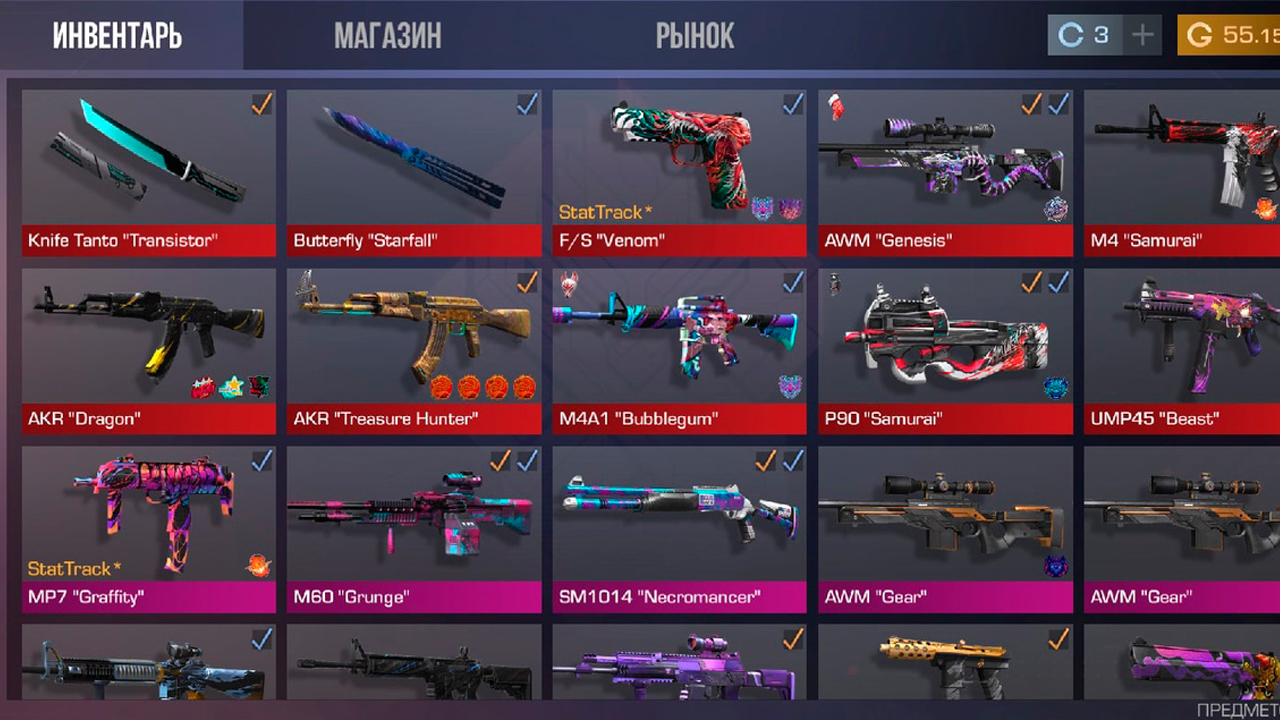Screen dimensions: 1280x720
Task: Choose the Butterfly "Starfall" knife
Action: click(x=414, y=172)
